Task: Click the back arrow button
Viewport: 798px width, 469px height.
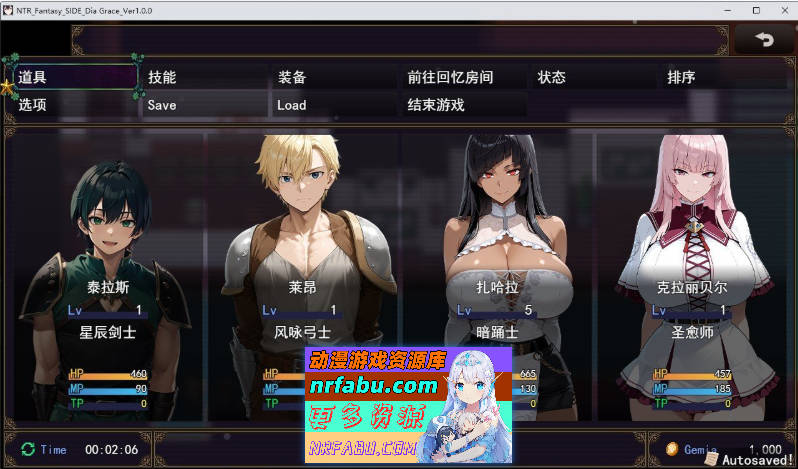Action: click(765, 40)
